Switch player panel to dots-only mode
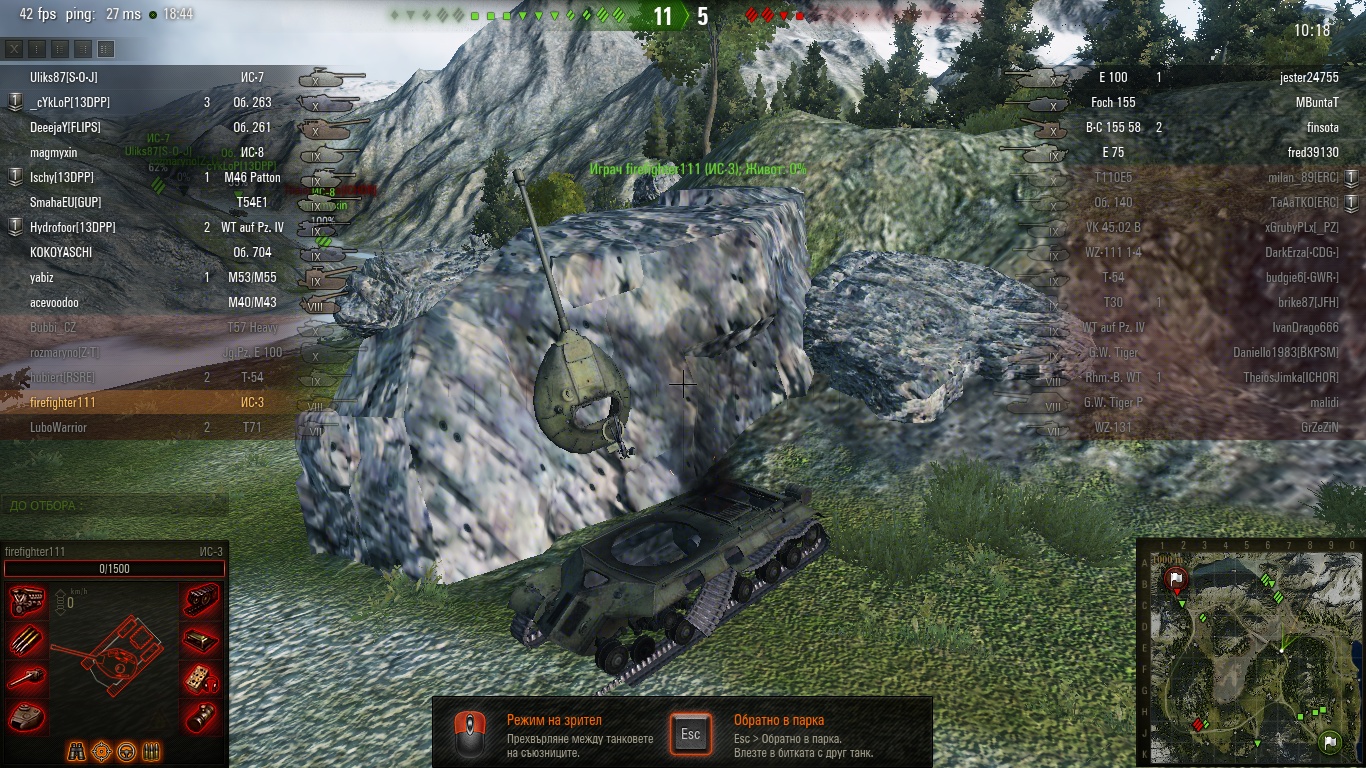This screenshot has height=768, width=1366. [x=37, y=49]
